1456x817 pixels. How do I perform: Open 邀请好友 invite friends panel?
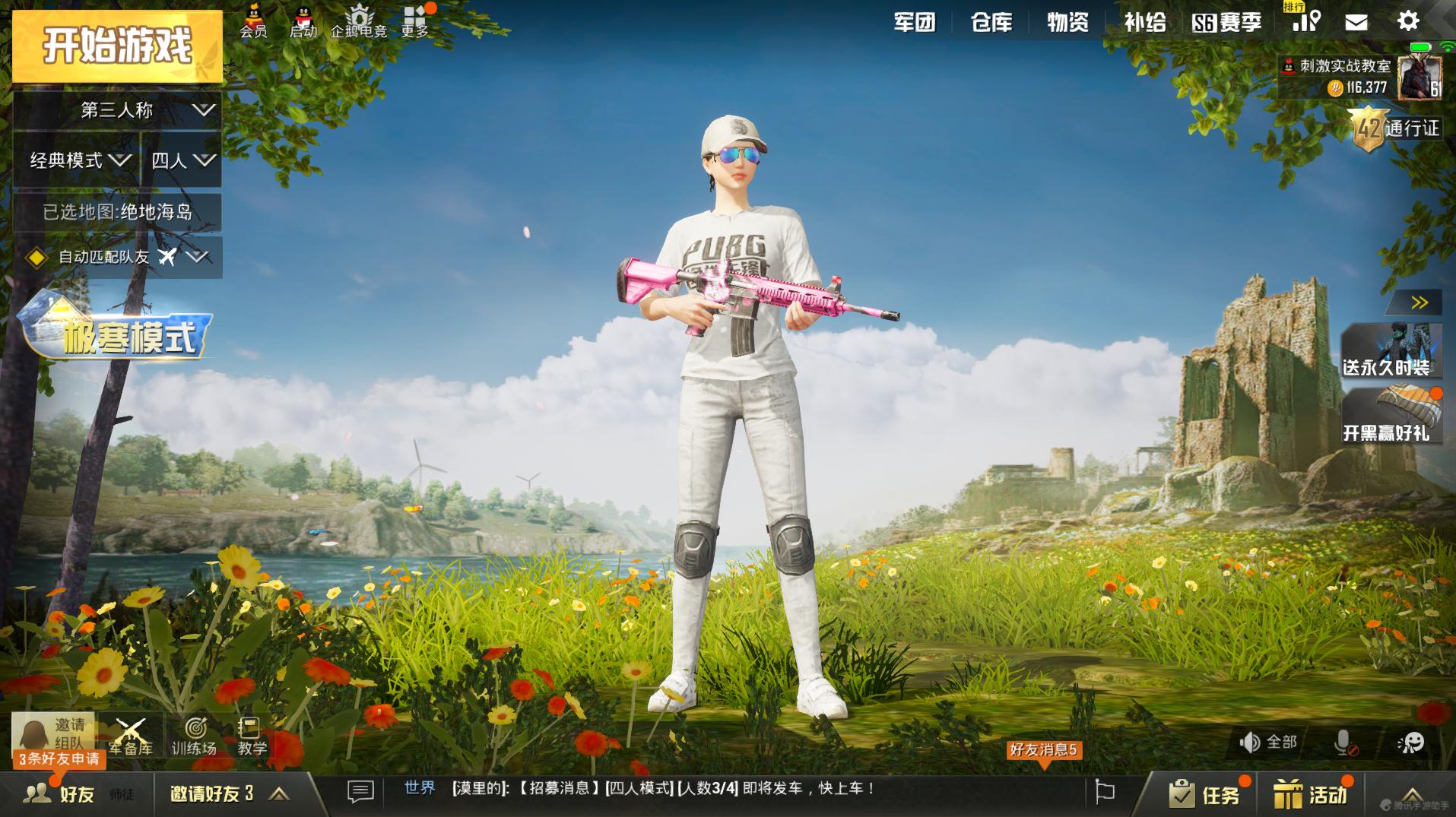(213, 790)
